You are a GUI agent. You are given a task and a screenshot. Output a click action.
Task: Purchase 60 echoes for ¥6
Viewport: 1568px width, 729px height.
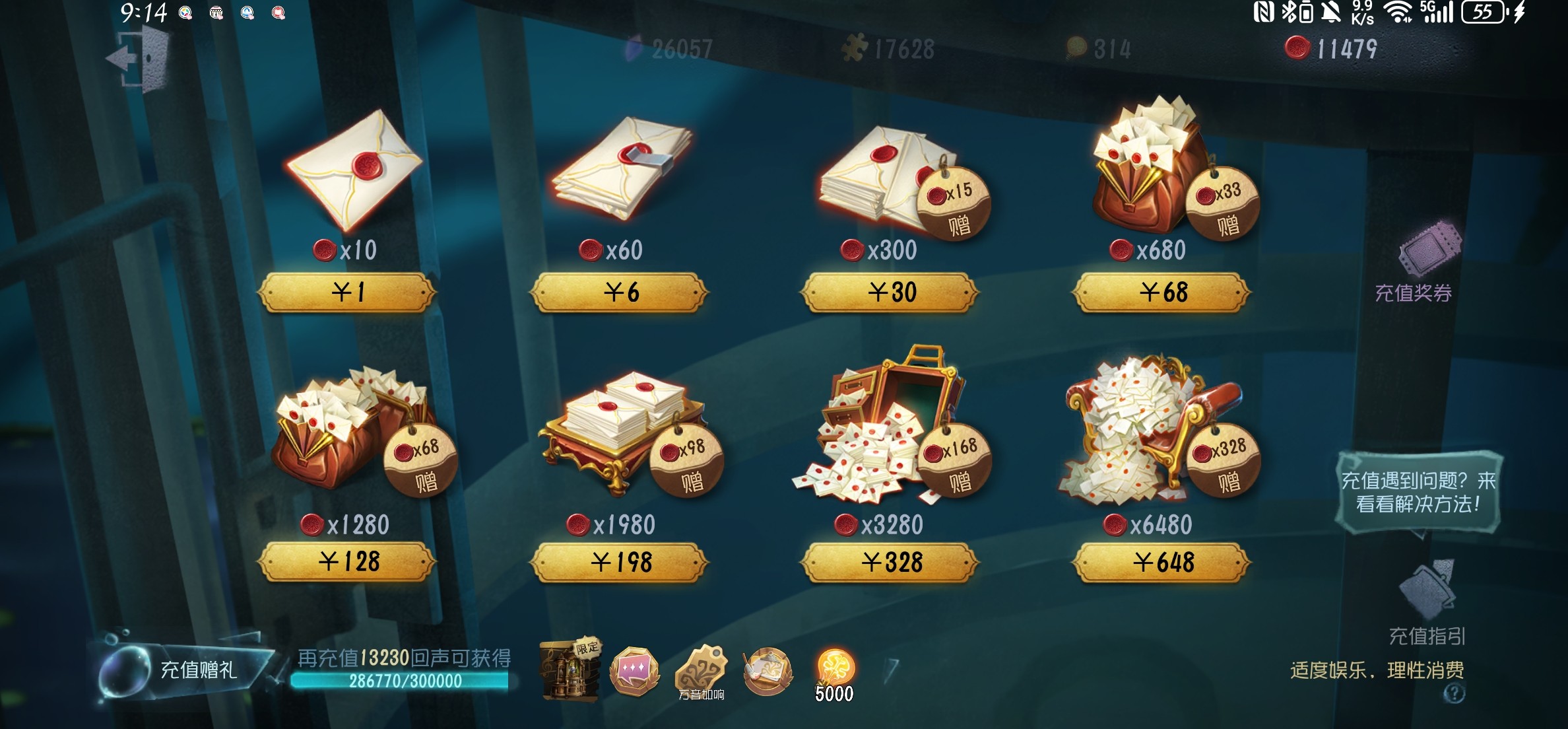620,292
